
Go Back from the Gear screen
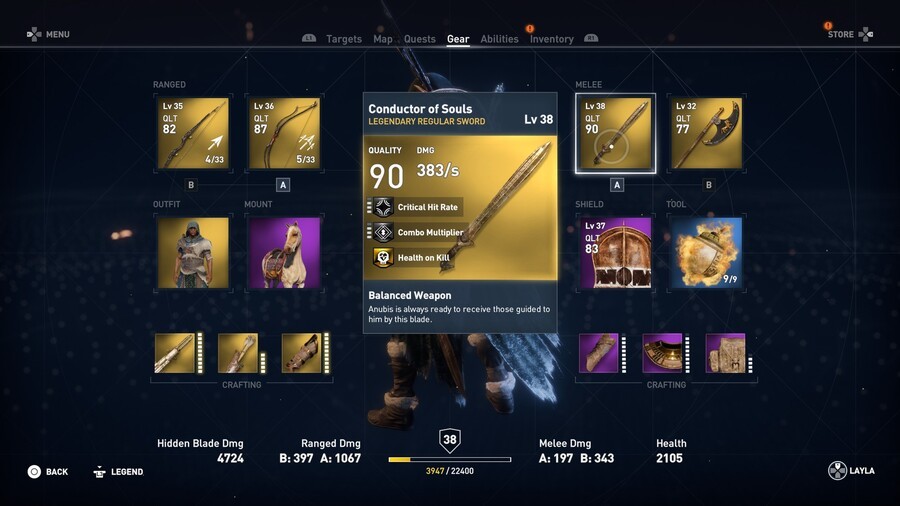coord(48,471)
